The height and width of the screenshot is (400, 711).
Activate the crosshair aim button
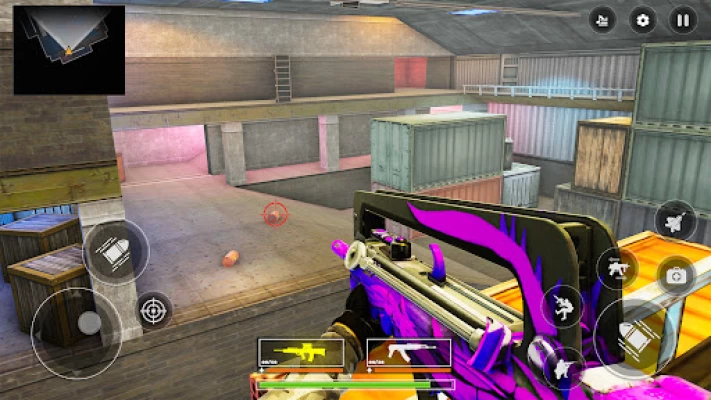click(153, 310)
